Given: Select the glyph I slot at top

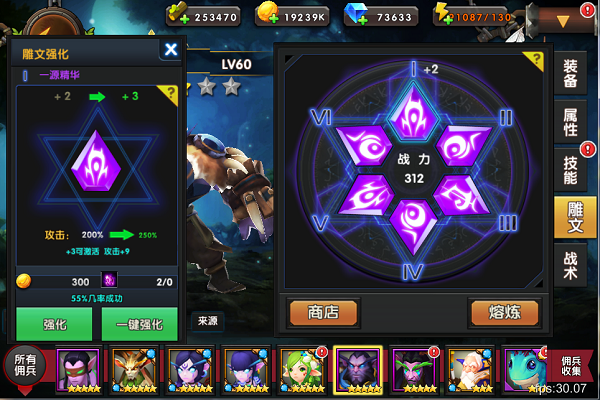Looking at the screenshot, I should (x=413, y=108).
